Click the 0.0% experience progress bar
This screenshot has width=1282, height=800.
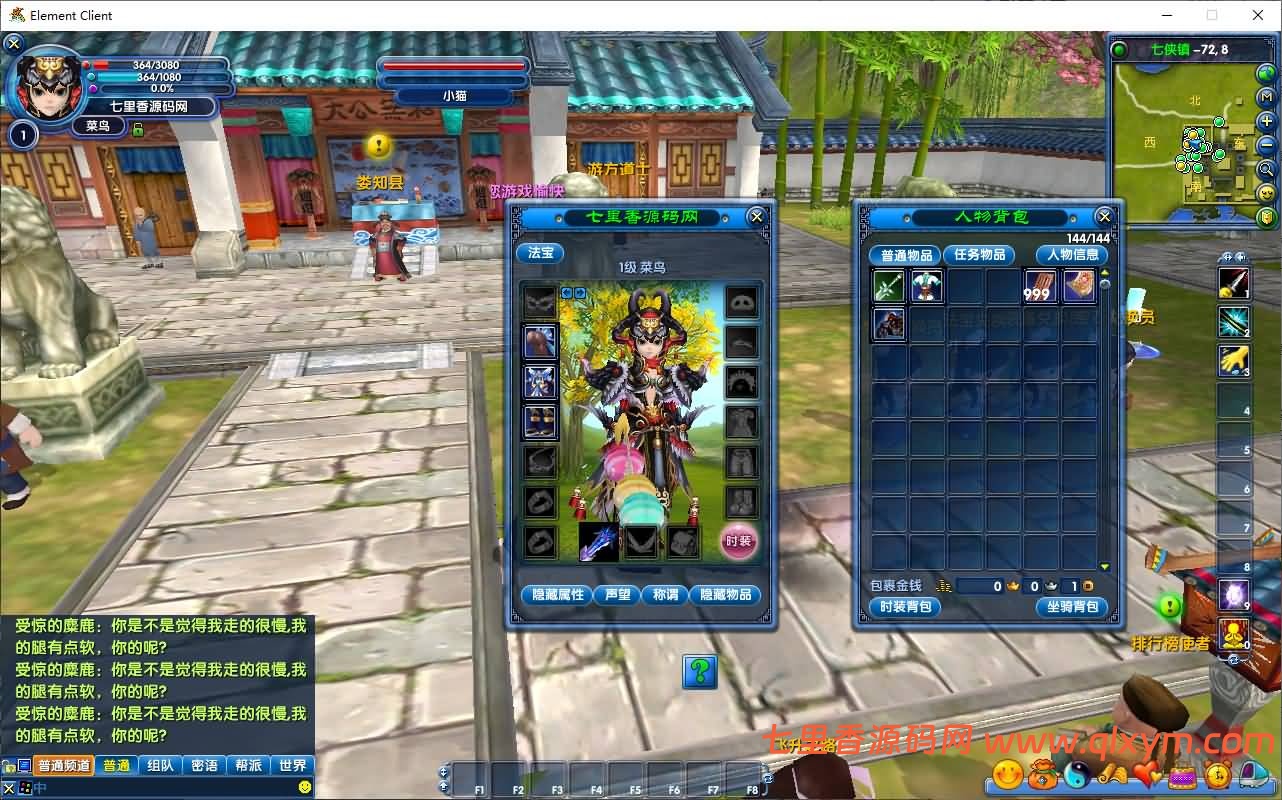point(160,88)
